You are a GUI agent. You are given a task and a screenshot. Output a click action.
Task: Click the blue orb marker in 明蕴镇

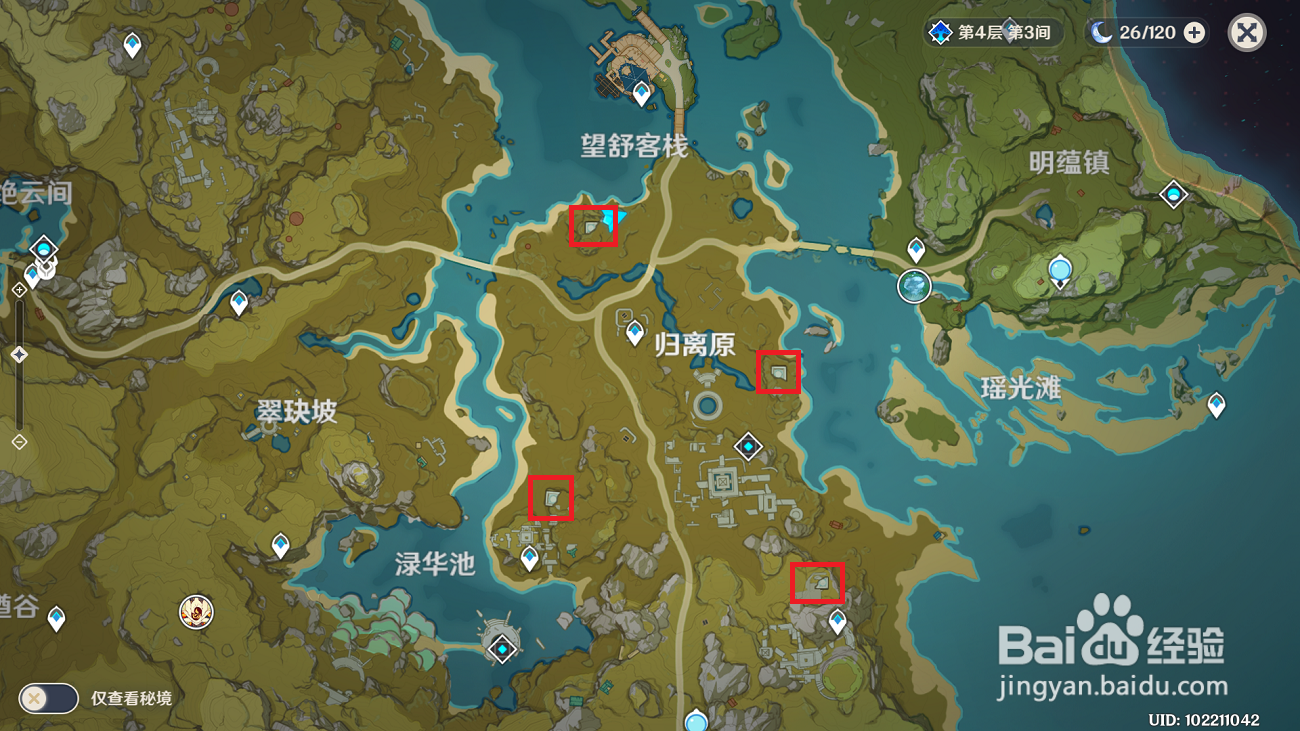tap(1058, 270)
